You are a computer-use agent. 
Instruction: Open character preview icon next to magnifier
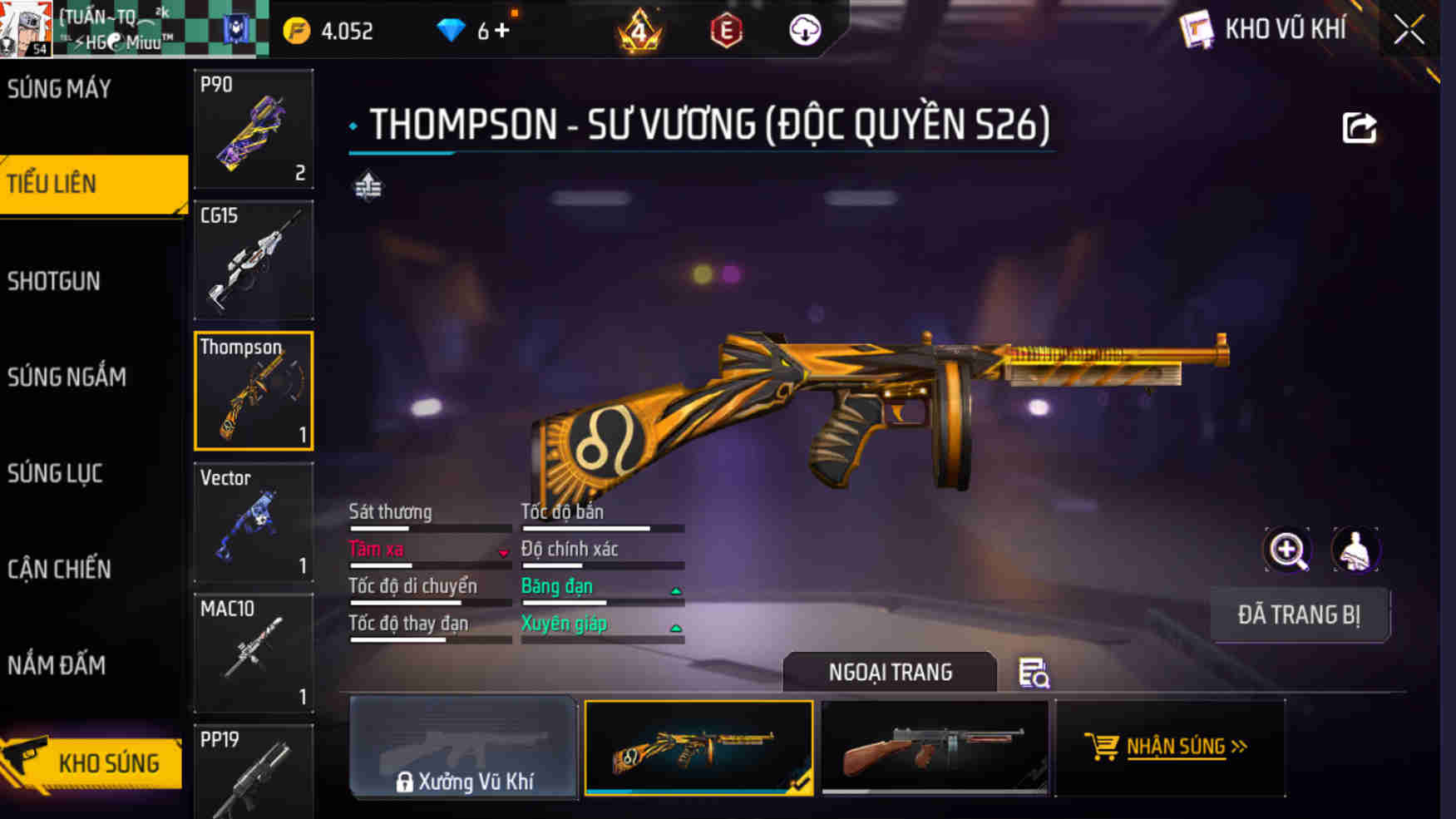click(1357, 550)
